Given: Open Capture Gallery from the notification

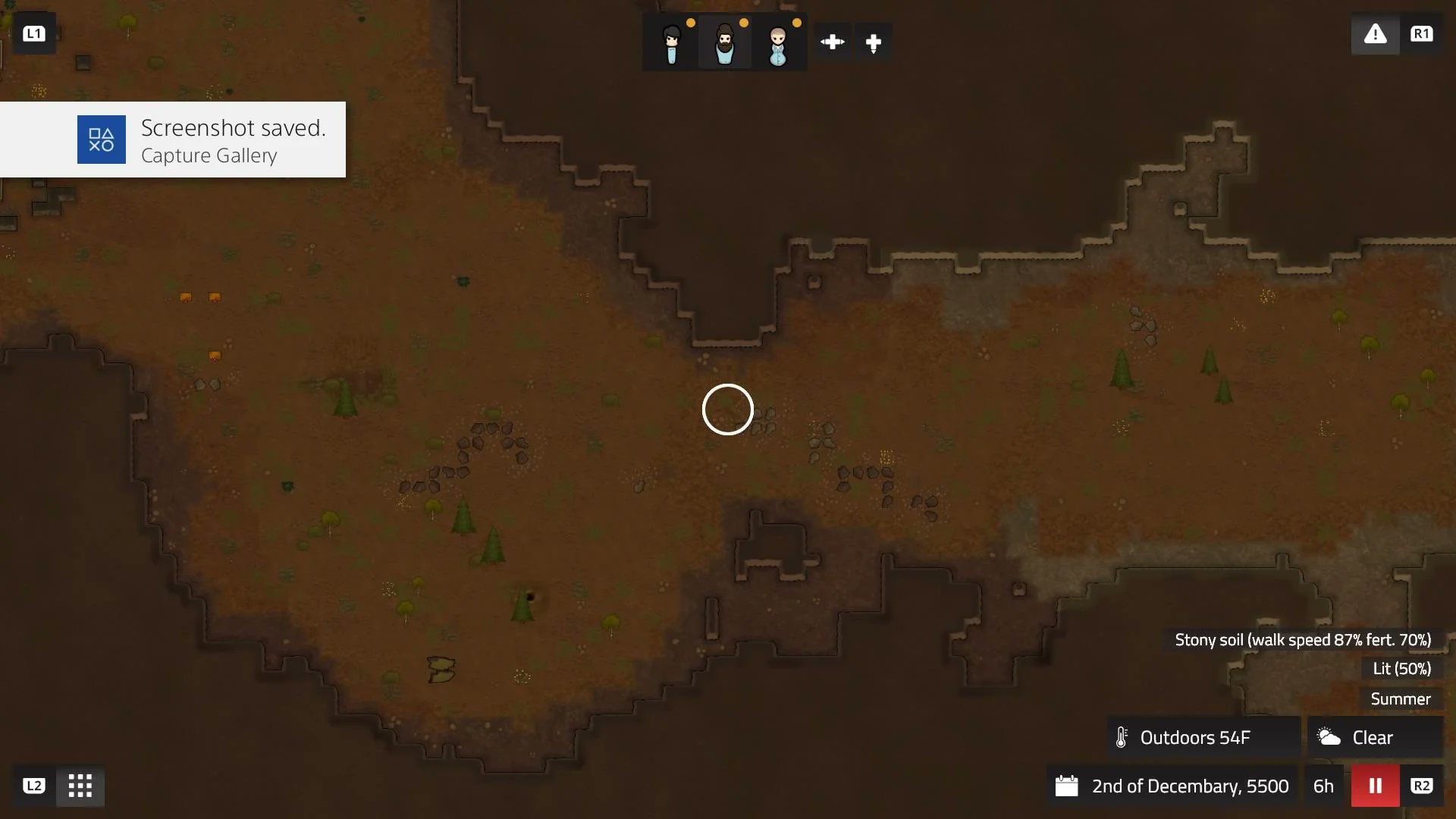Looking at the screenshot, I should point(209,156).
